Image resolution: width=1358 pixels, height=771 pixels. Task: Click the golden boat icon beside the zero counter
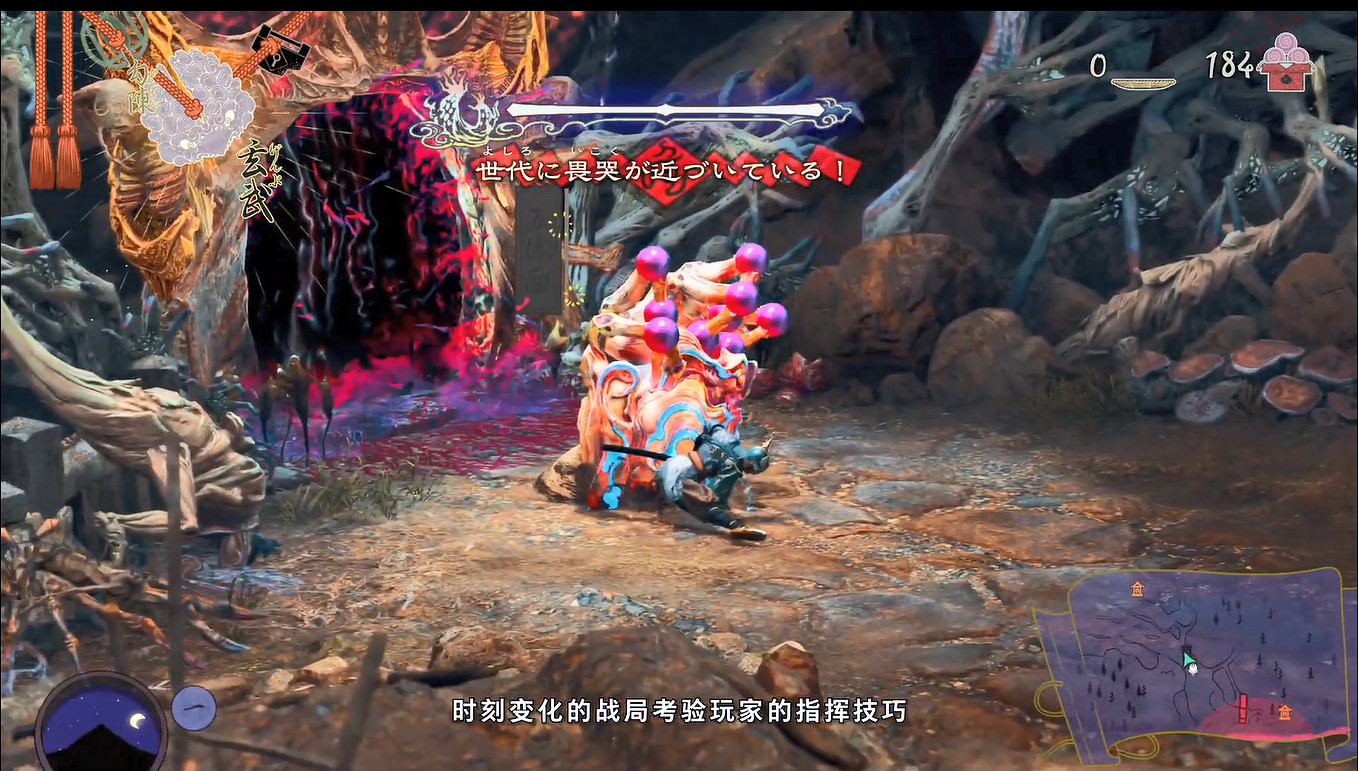tap(1144, 82)
